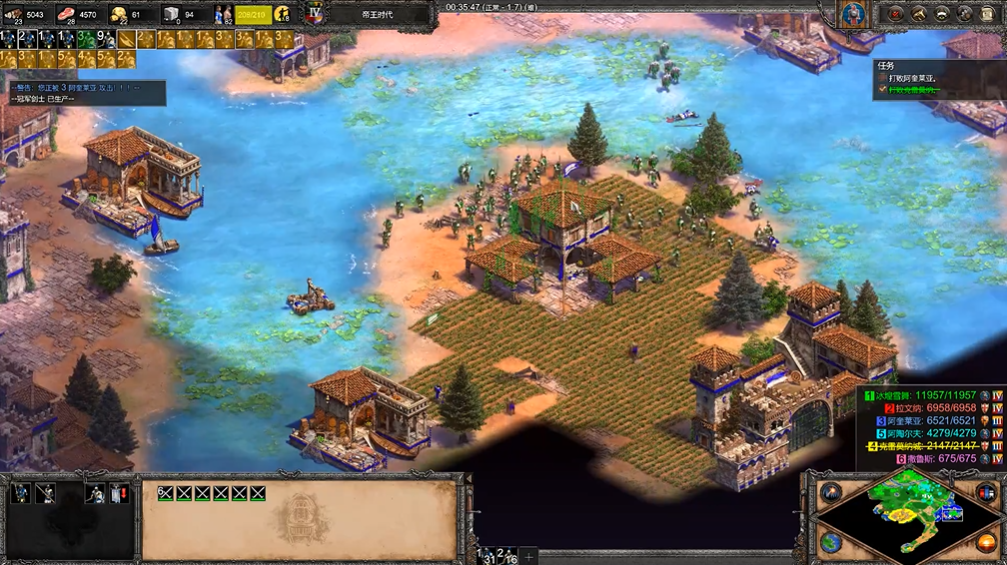Viewport: 1007px width, 565px height.
Task: Select the gold resource icon
Action: pyautogui.click(x=118, y=14)
